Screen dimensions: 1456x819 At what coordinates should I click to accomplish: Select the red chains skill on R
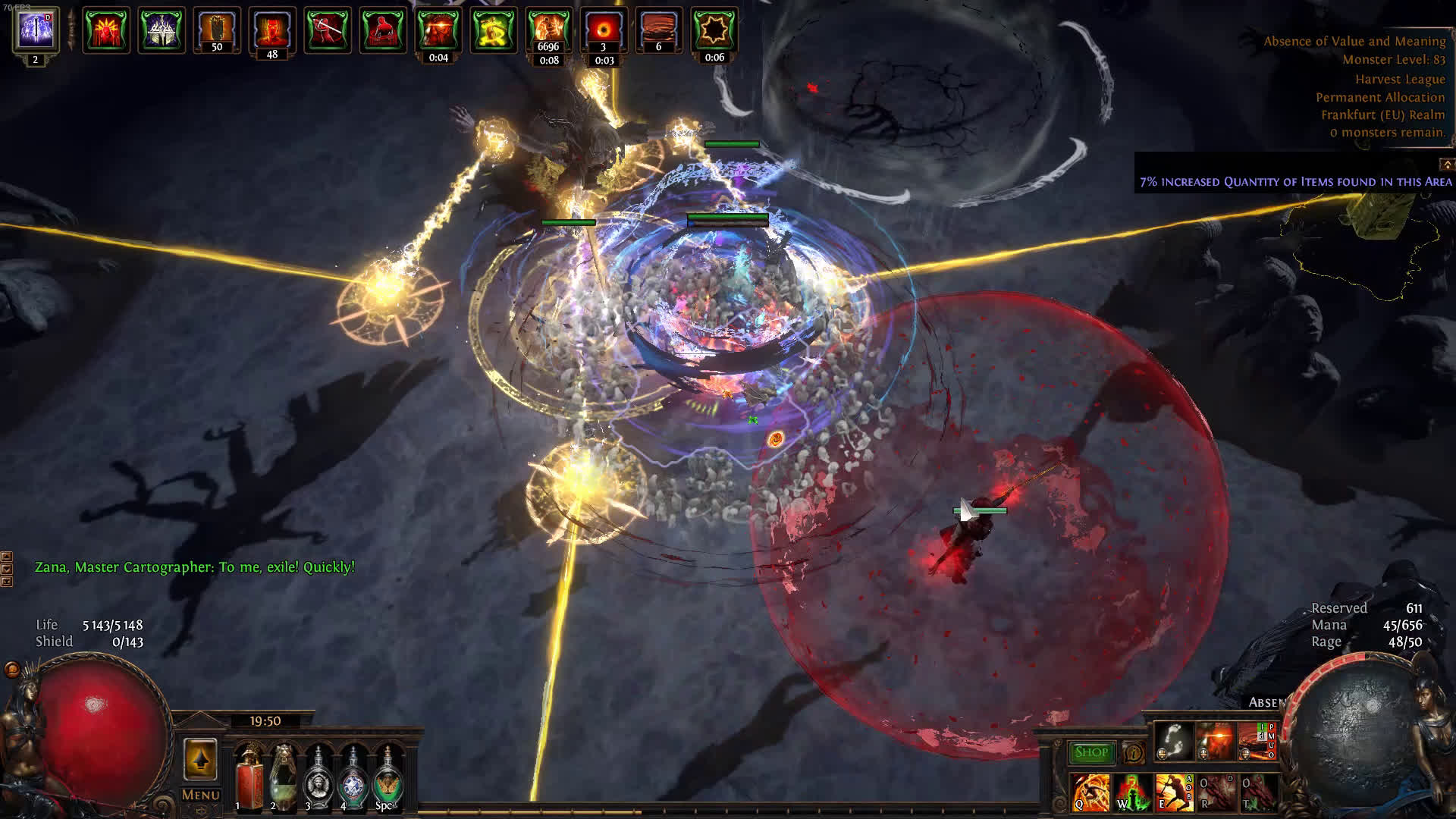1215,792
